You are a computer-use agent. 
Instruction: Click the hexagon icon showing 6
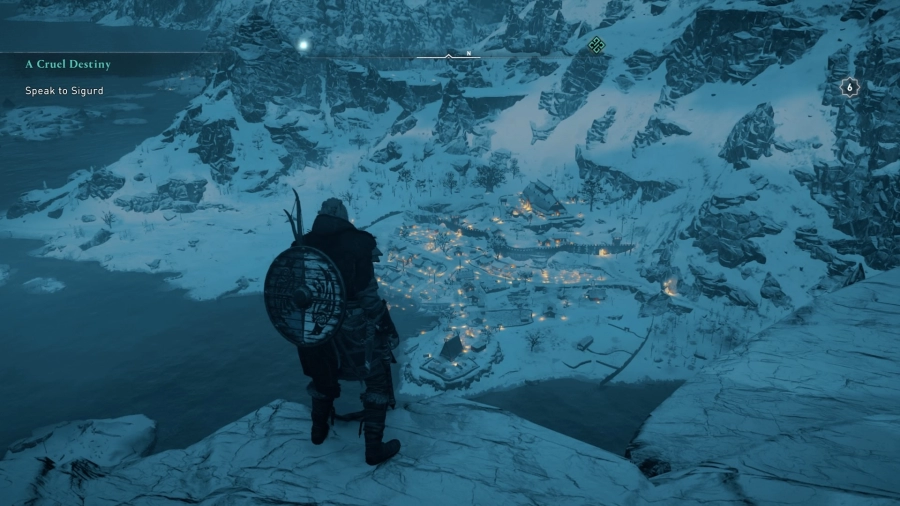click(849, 87)
